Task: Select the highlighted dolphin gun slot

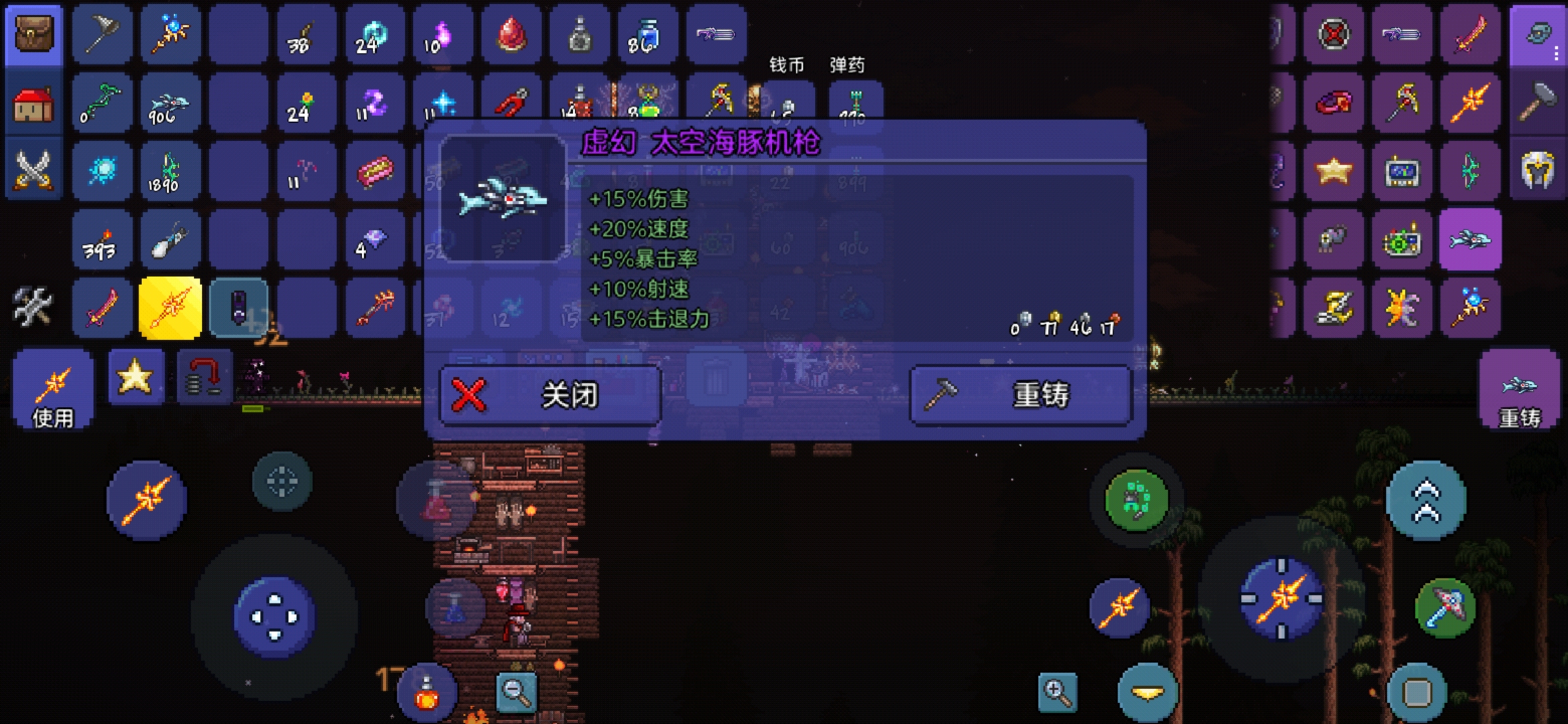Action: [x=1470, y=240]
